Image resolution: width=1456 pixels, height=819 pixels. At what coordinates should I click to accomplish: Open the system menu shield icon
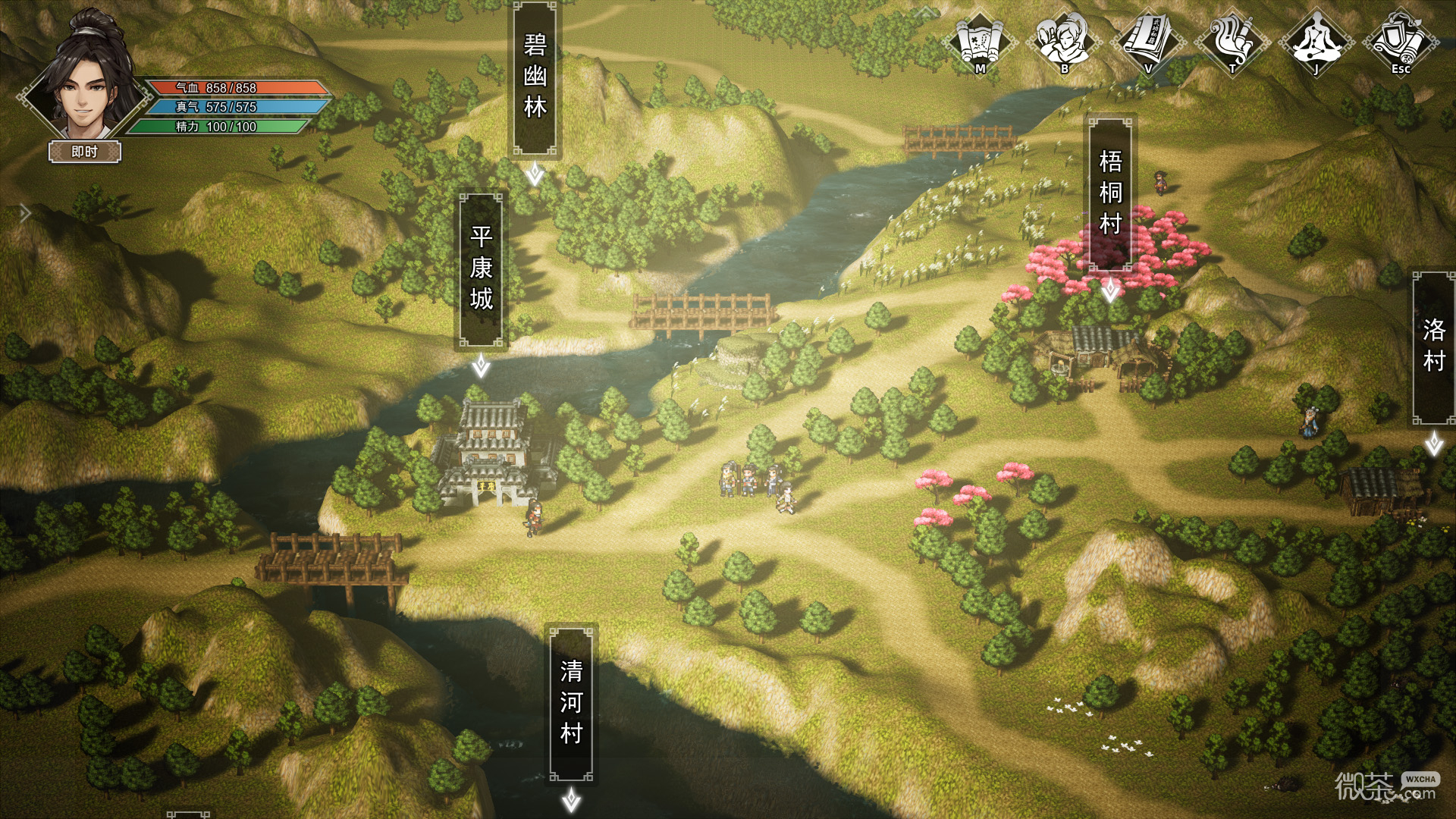(x=1400, y=41)
